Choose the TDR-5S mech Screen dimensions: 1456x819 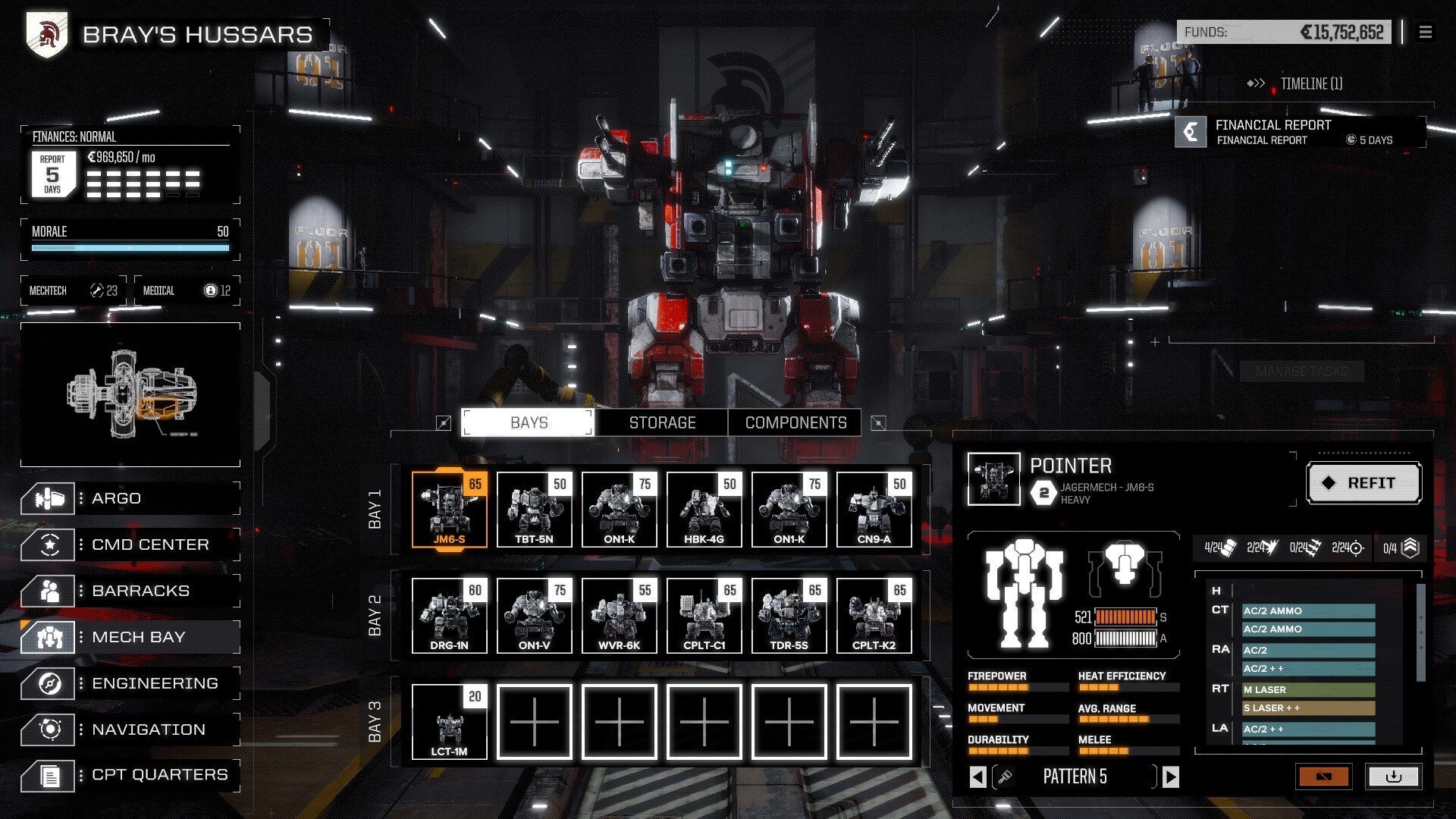click(x=789, y=614)
